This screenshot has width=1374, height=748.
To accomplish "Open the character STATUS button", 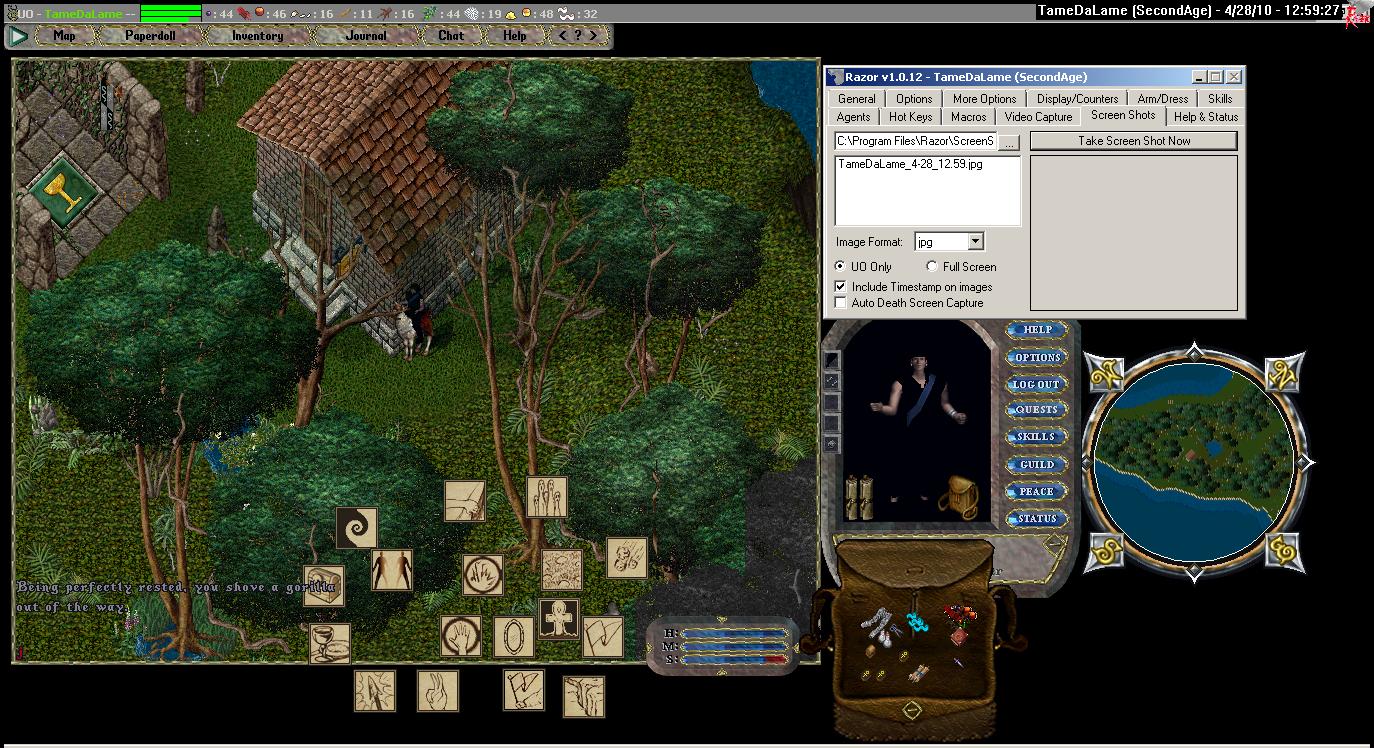I will pos(1037,518).
